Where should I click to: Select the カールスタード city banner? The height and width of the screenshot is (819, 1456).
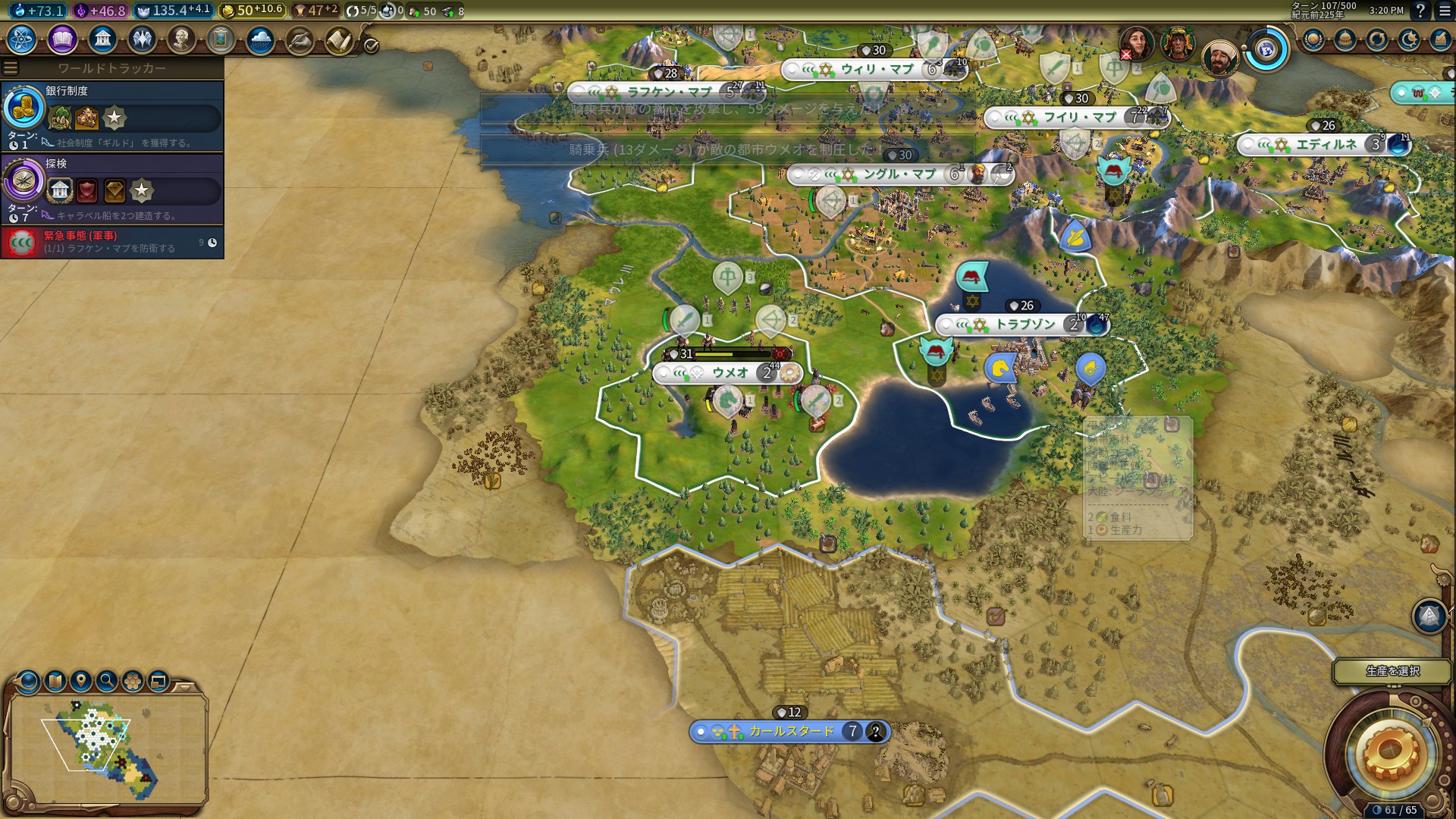(789, 731)
